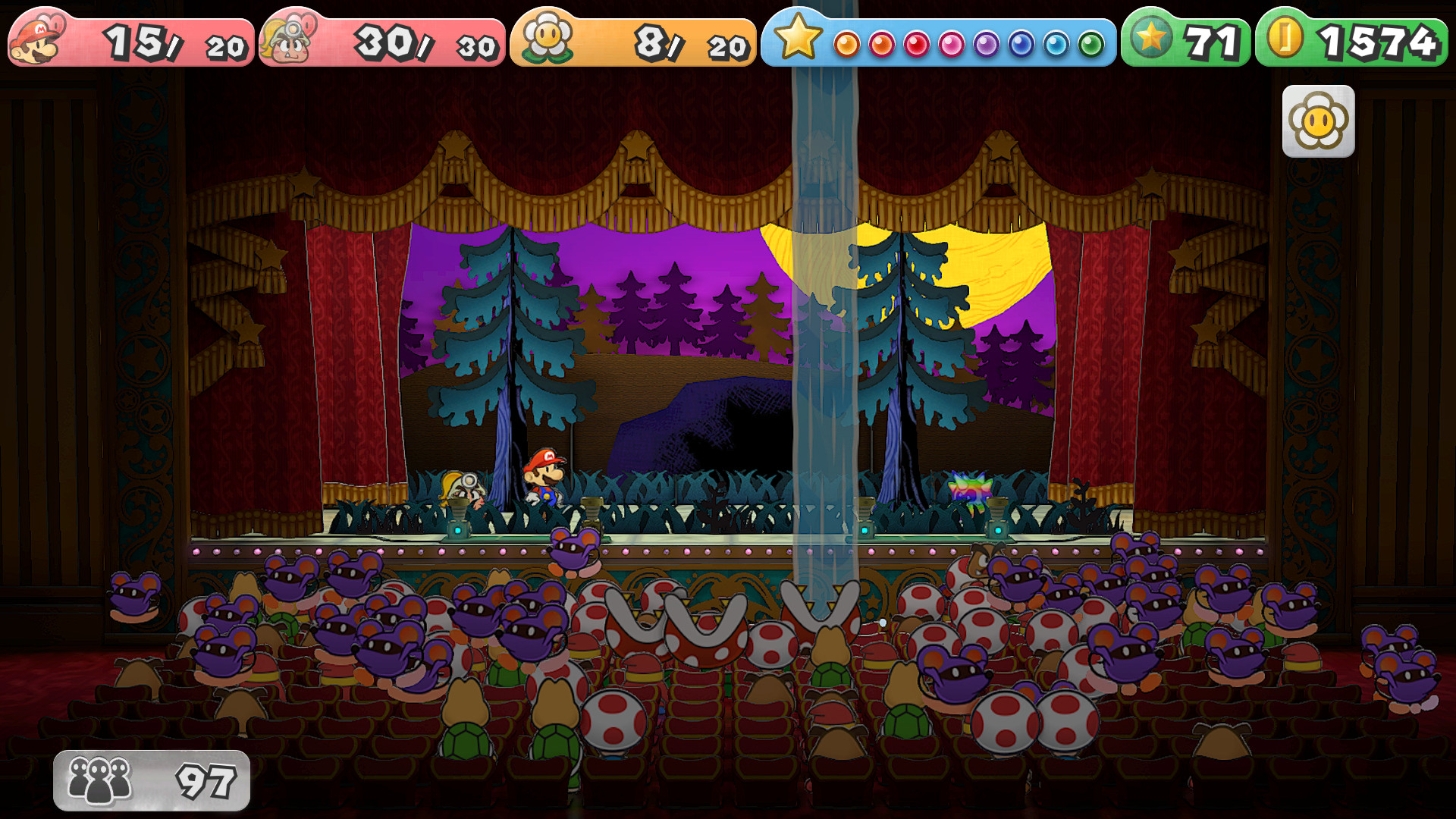The height and width of the screenshot is (819, 1456).
Task: Click the audience icon beside the 97 counter
Action: [x=99, y=777]
